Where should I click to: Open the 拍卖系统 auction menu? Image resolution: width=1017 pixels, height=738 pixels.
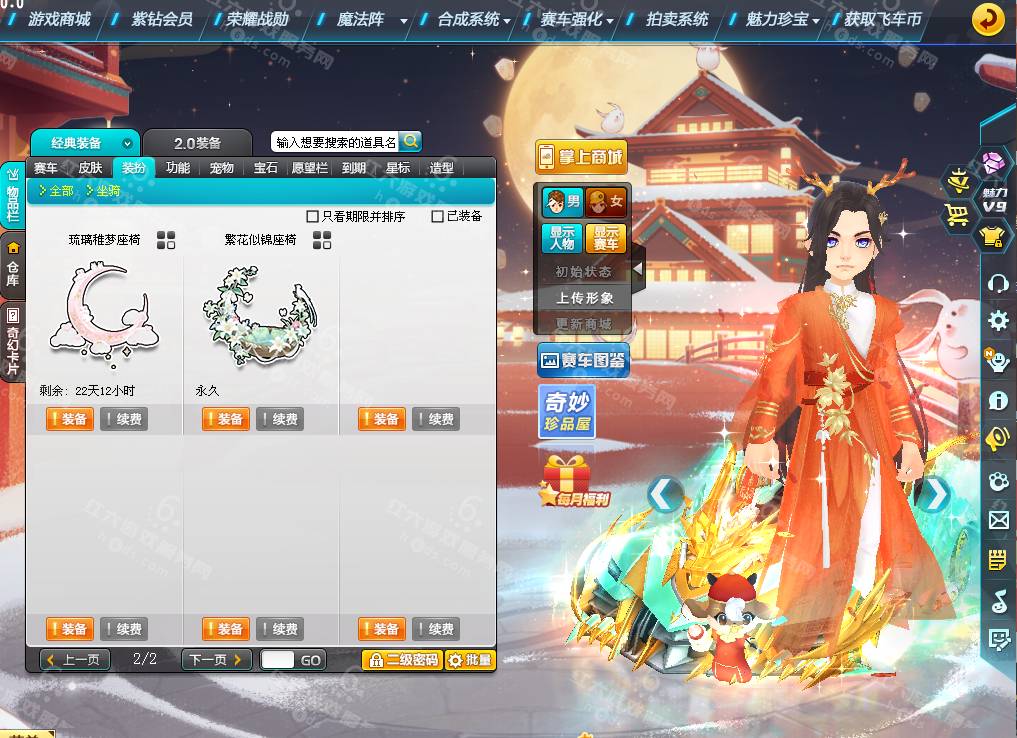click(677, 19)
